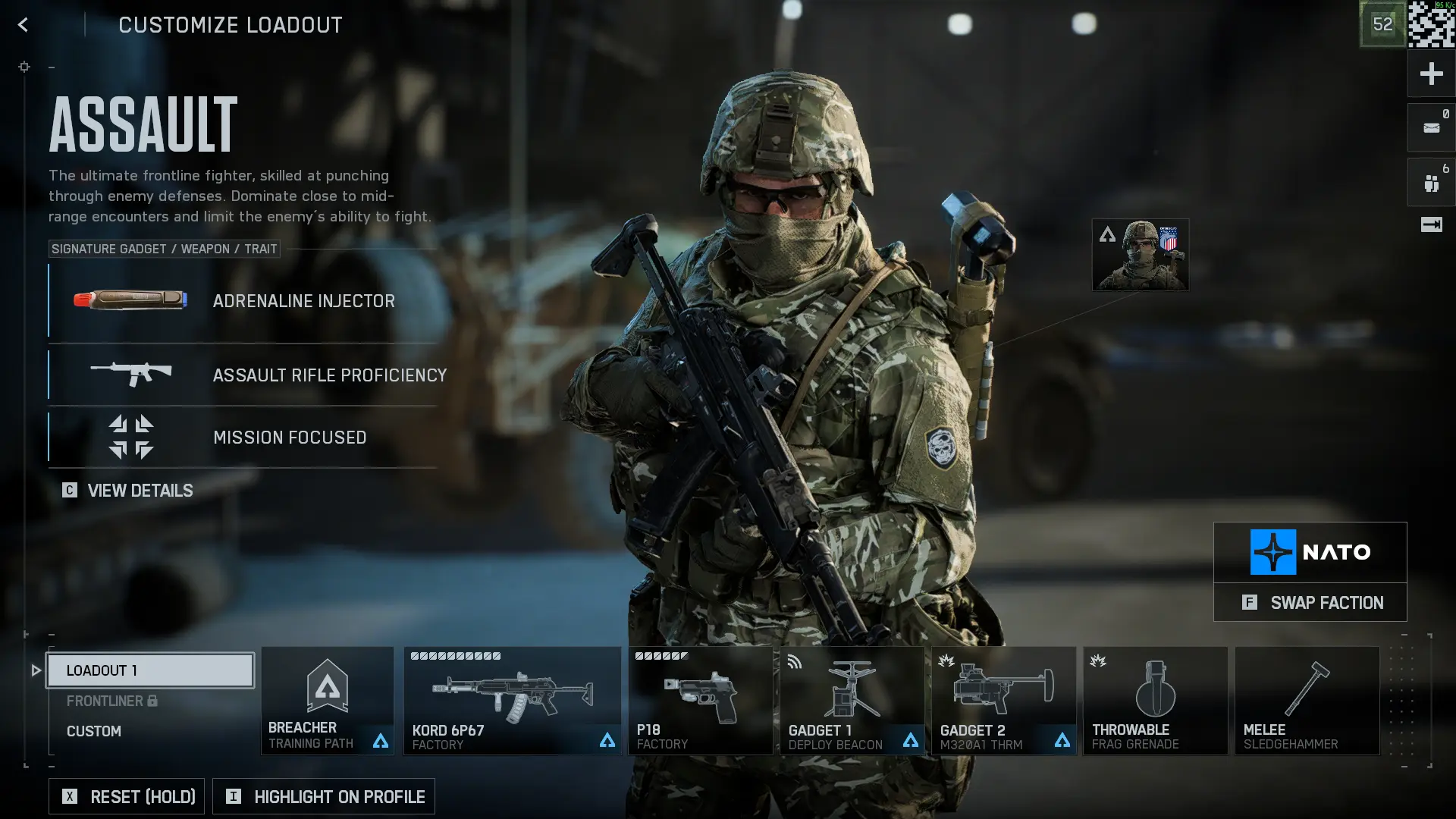This screenshot has height=819, width=1456.
Task: Open the squad members panel
Action: [1432, 181]
